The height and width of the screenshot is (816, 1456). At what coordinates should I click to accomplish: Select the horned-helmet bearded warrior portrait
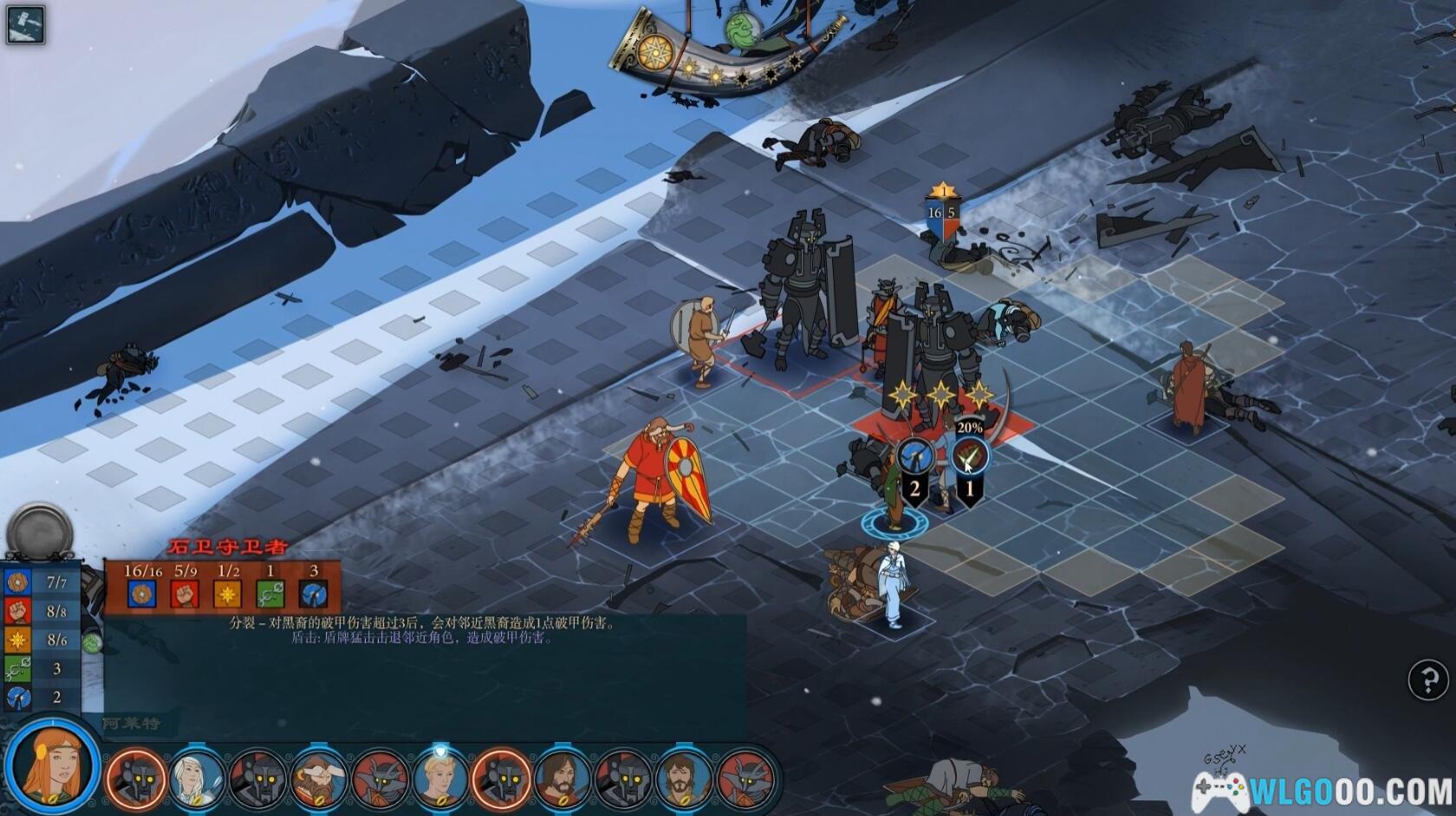tap(318, 777)
